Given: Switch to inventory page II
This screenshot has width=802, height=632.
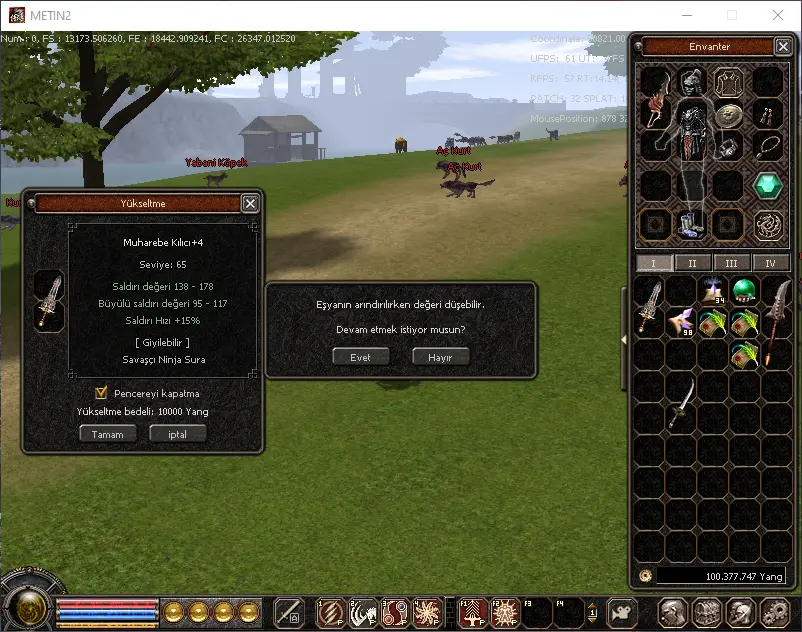Looking at the screenshot, I should pyautogui.click(x=692, y=263).
